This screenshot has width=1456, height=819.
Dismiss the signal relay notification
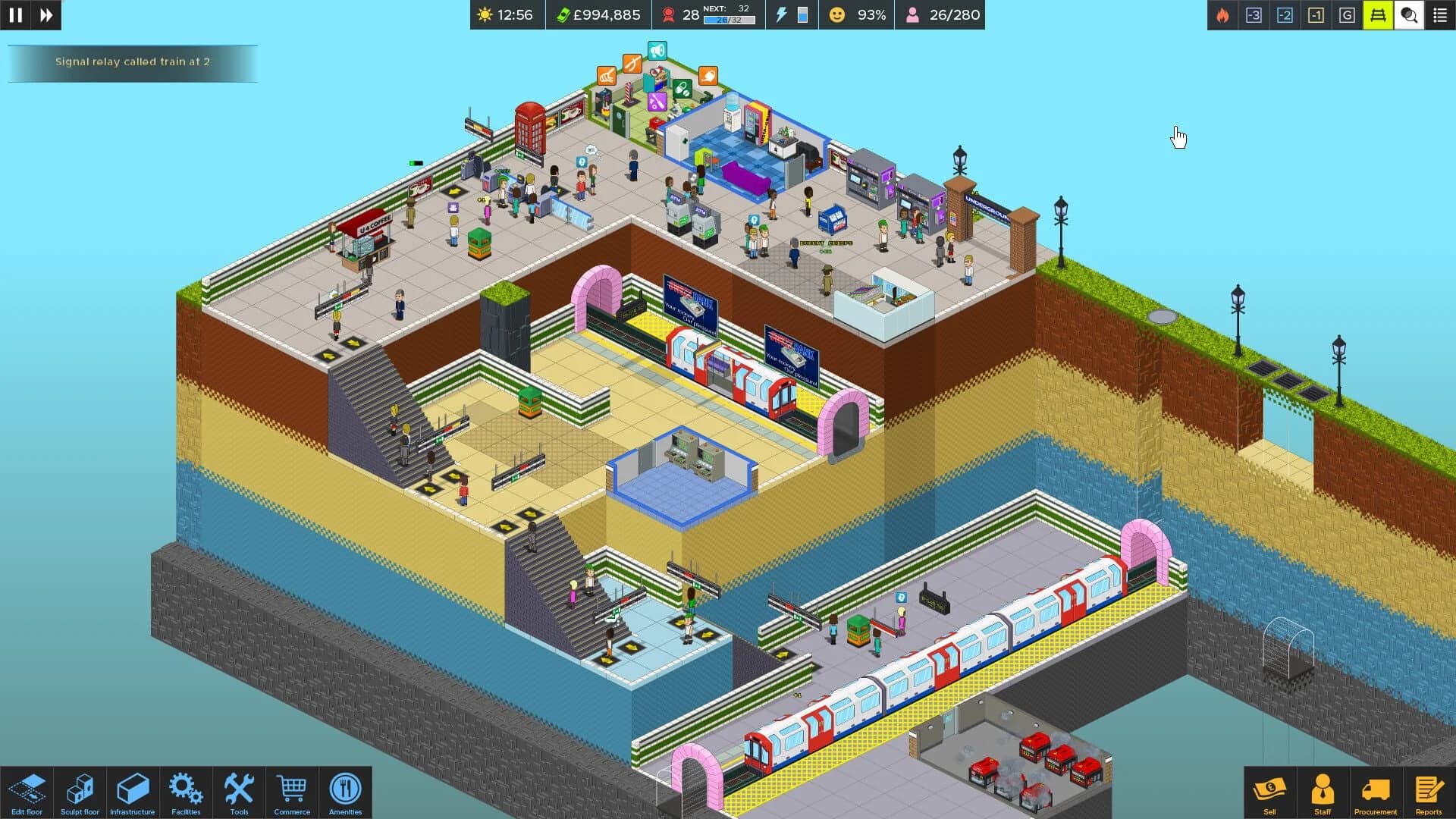[x=133, y=64]
